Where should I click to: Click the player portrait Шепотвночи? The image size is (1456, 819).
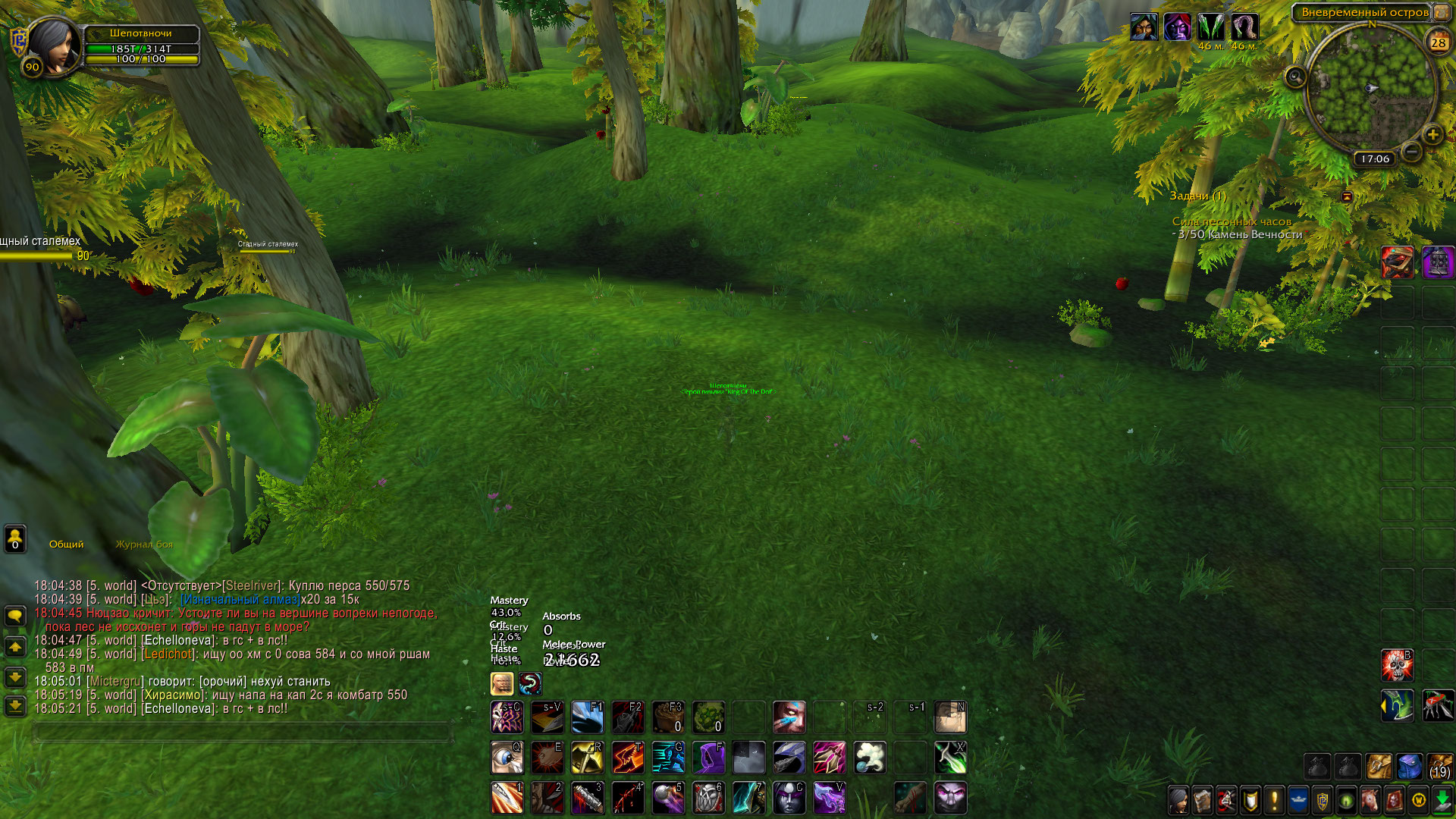click(53, 45)
